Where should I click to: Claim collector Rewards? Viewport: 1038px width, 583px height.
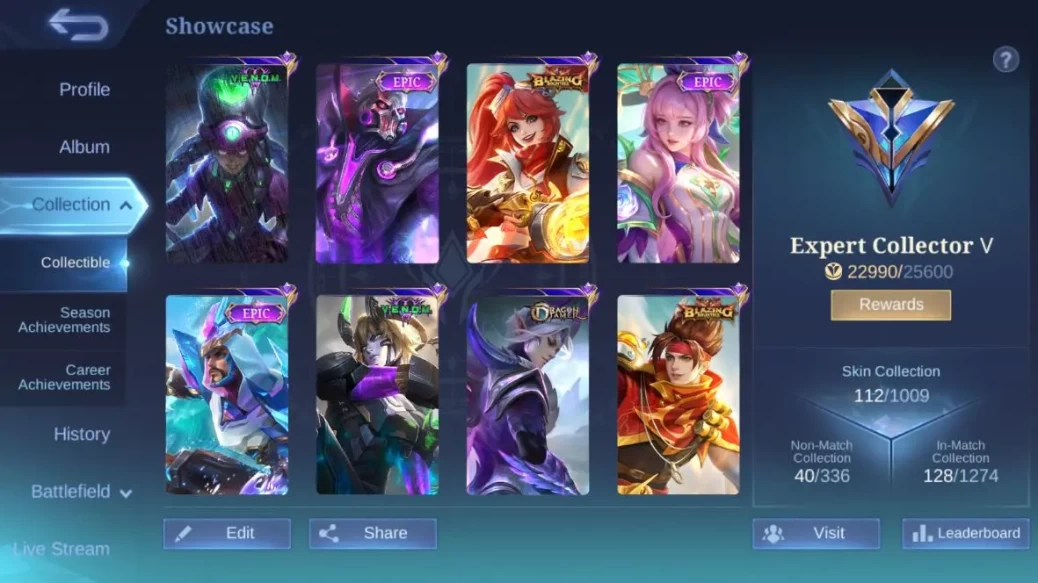click(x=890, y=304)
